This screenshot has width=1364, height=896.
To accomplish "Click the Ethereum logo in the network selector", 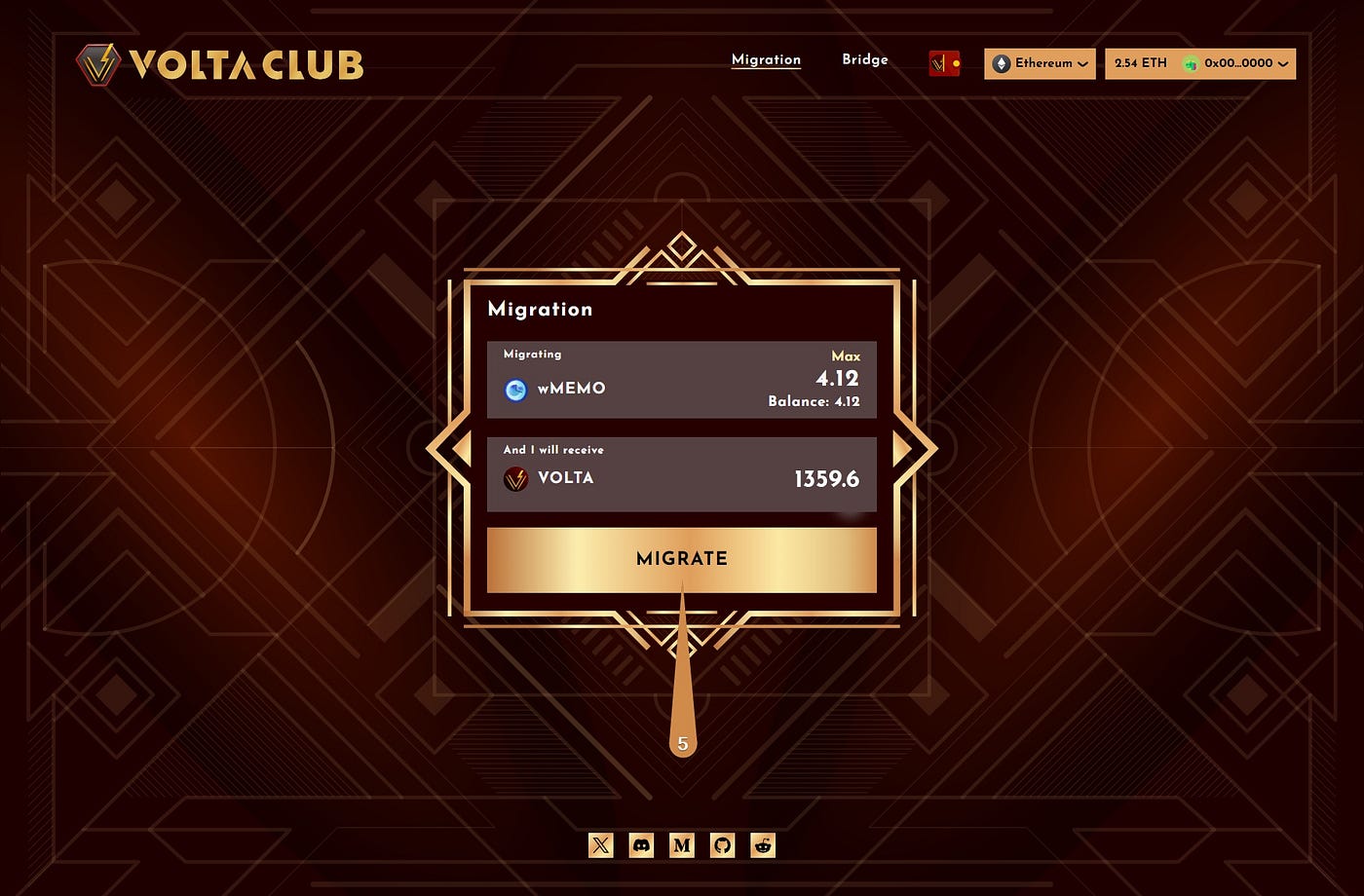I will click(1004, 63).
